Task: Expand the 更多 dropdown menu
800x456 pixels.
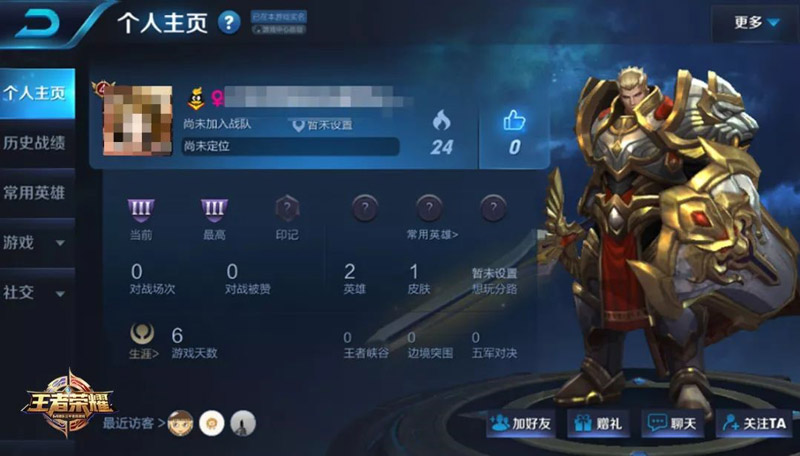Action: click(x=755, y=23)
